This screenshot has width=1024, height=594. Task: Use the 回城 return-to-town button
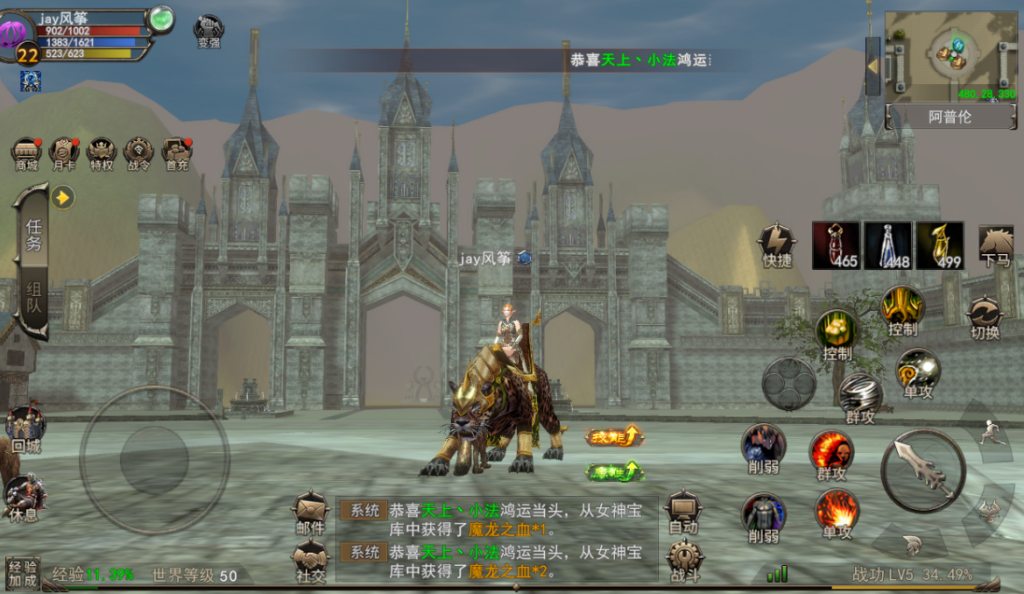coord(25,429)
